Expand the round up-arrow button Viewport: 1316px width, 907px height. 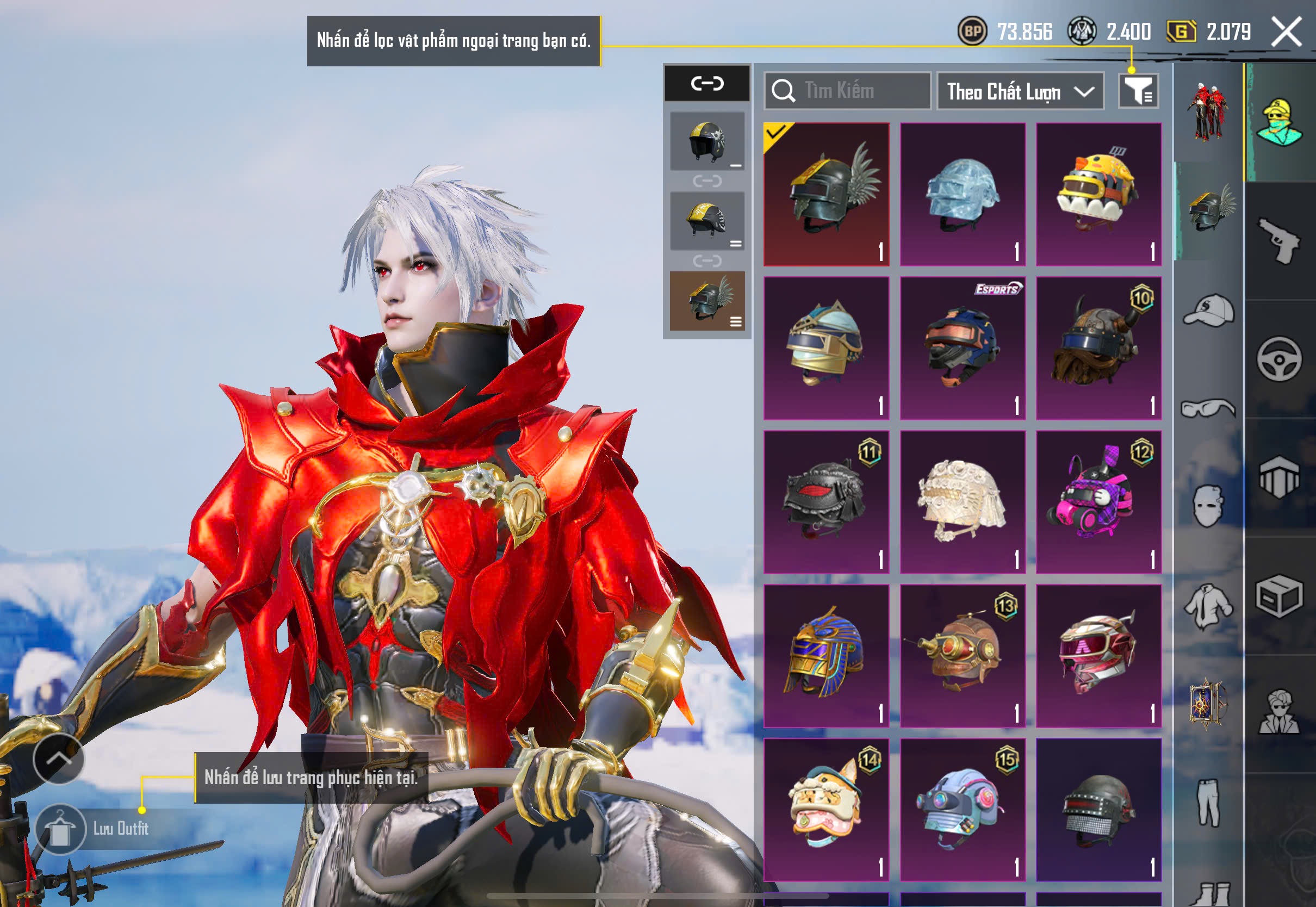pos(59,759)
